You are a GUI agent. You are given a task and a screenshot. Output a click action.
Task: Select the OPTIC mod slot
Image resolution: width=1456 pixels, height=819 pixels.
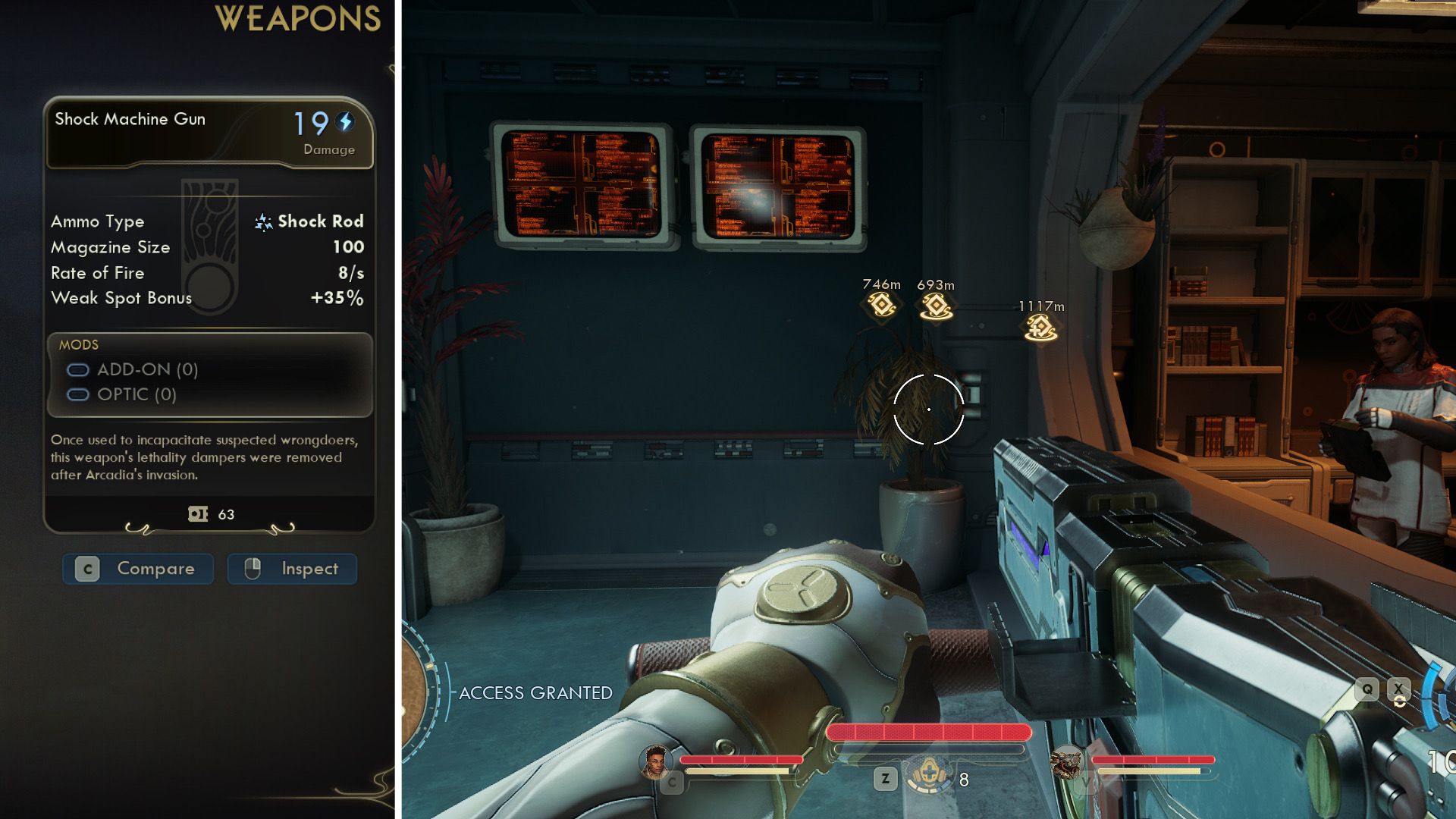pos(122,395)
